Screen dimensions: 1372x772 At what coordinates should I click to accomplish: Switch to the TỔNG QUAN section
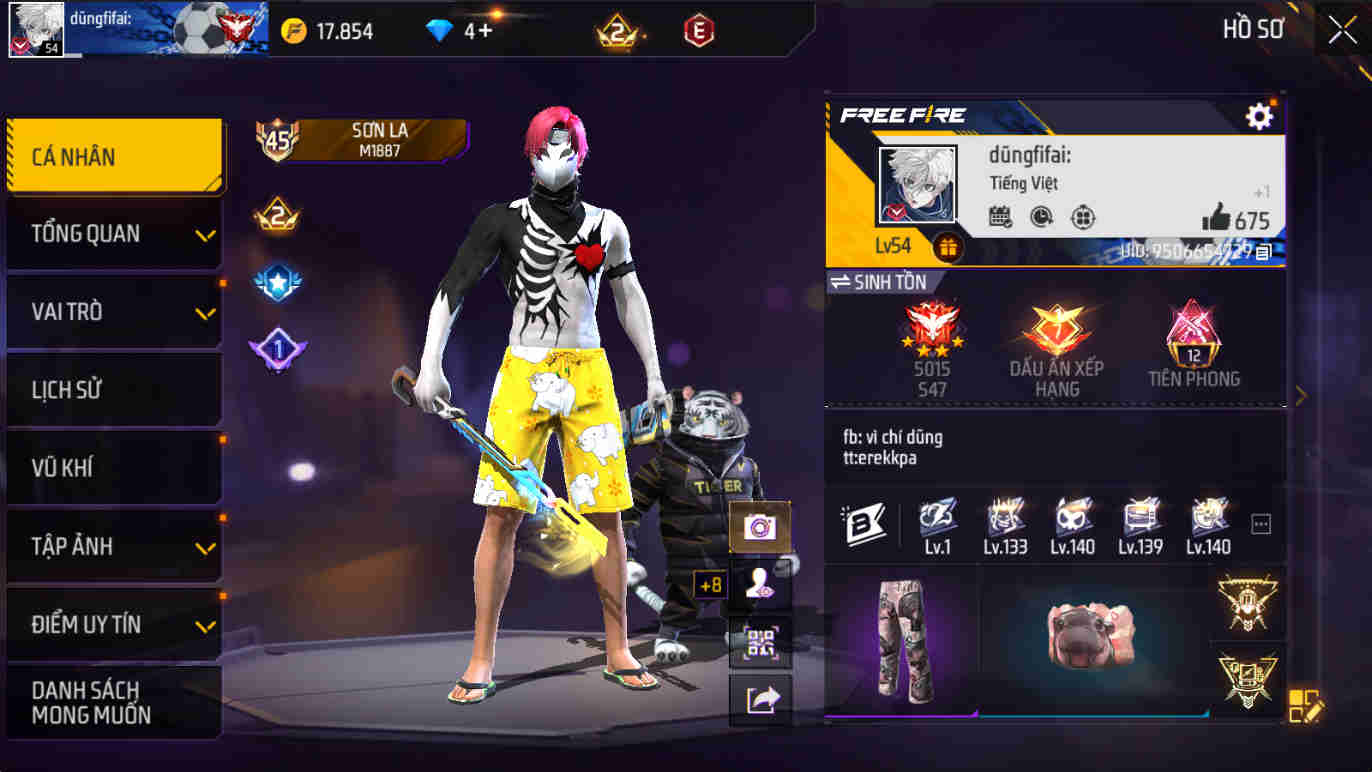coord(110,234)
